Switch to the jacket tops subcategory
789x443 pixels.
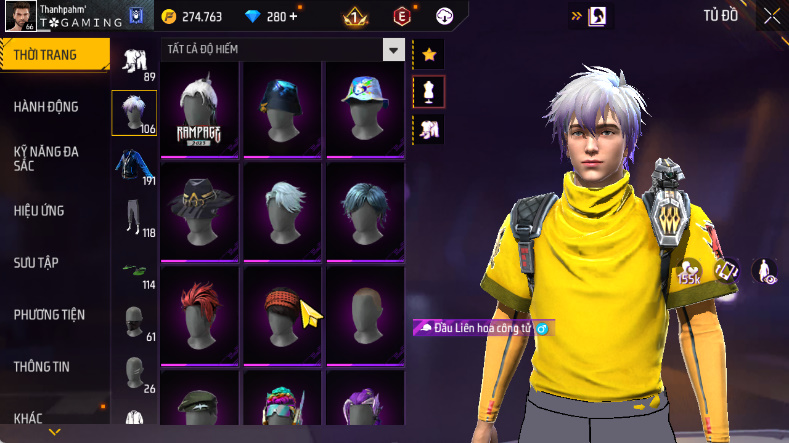click(x=134, y=164)
